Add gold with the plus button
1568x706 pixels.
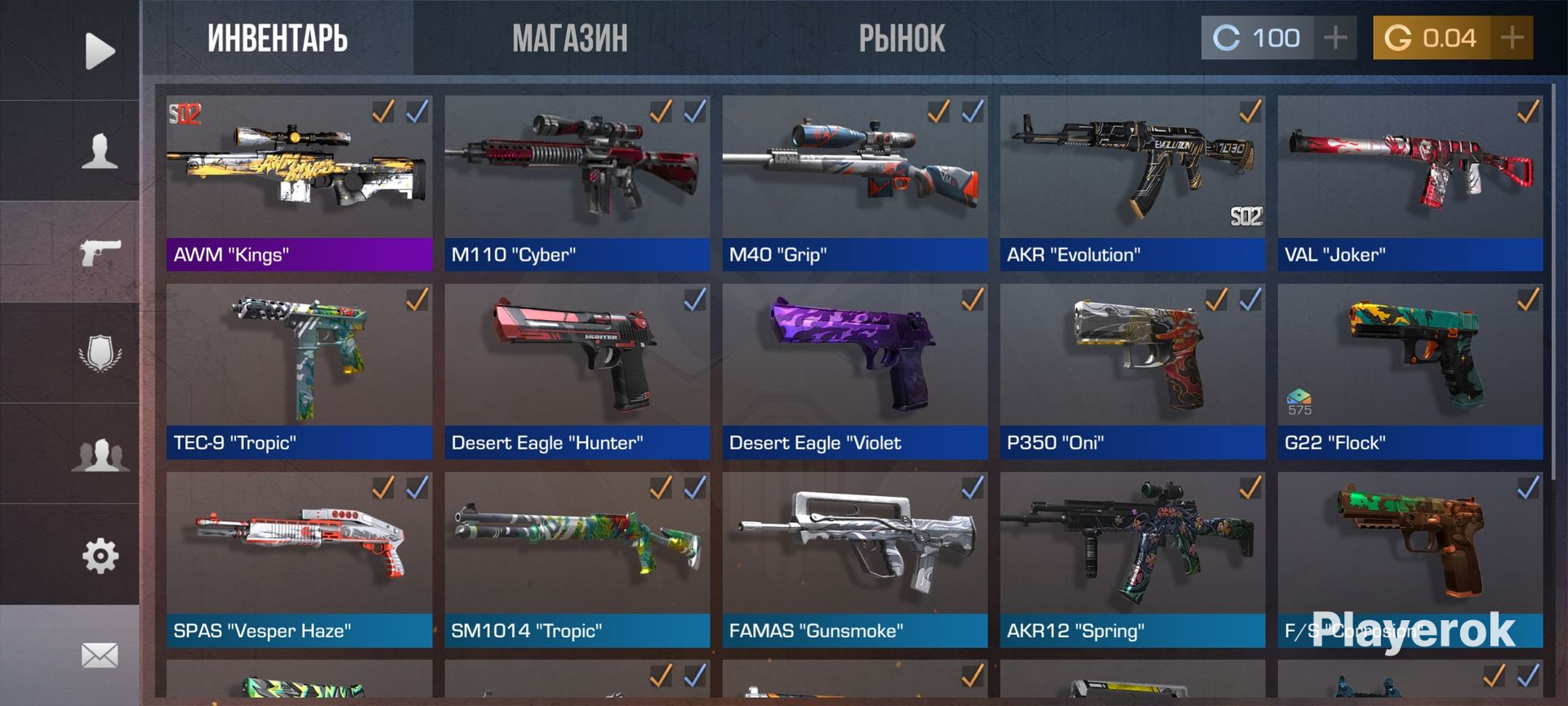tap(1512, 38)
